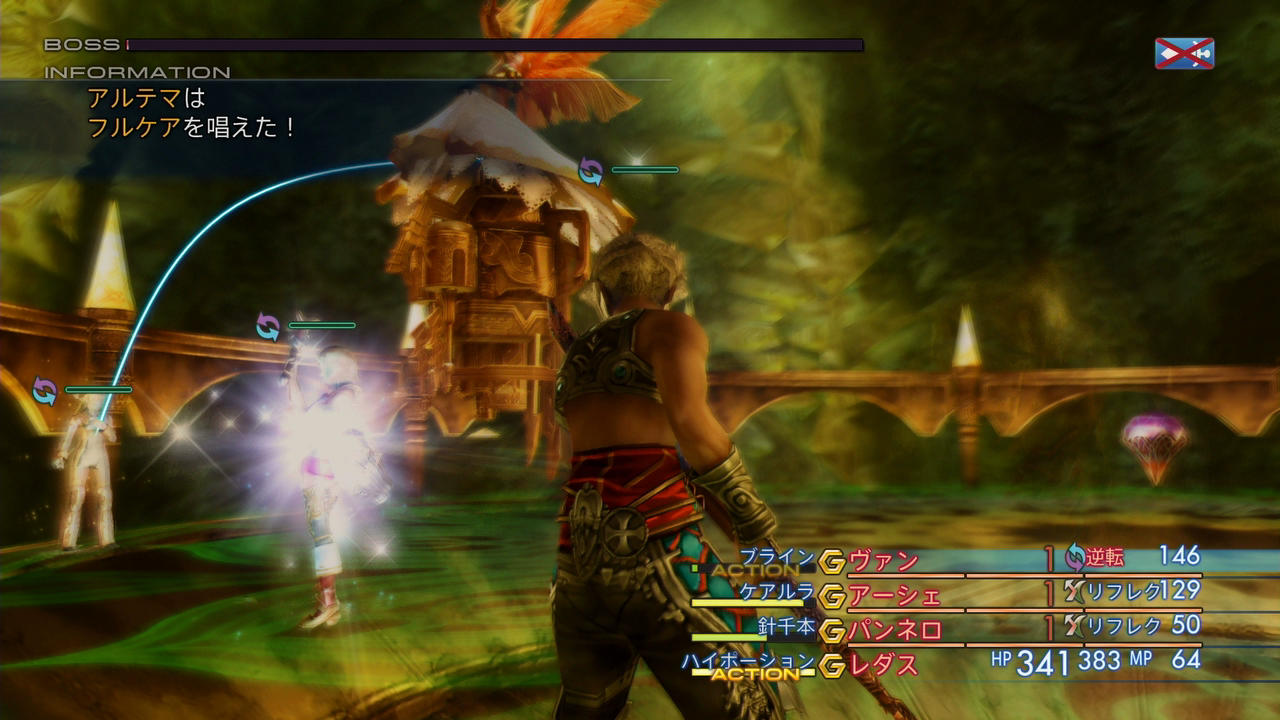1280x720 pixels.
Task: Toggle the gambit icon beside レダス
Action: pyautogui.click(x=832, y=665)
